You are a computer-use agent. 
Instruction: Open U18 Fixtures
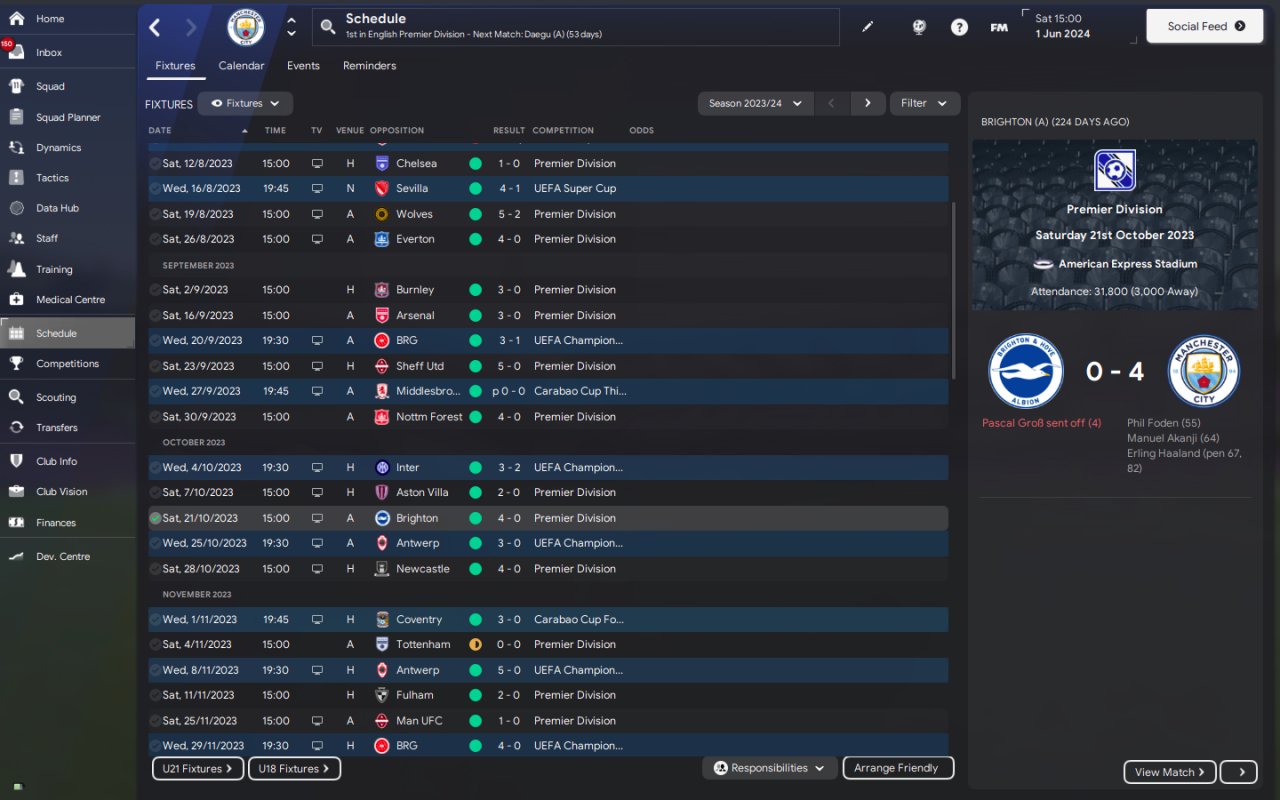(x=294, y=769)
